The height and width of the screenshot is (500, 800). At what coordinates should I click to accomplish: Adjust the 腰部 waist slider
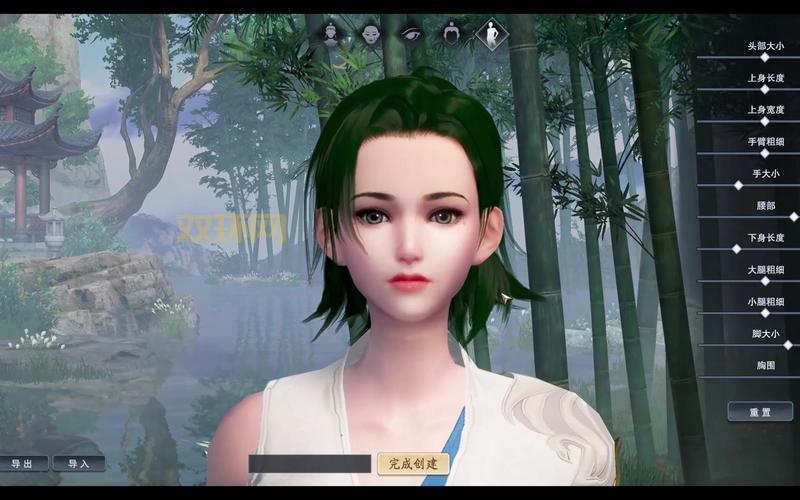coord(793,217)
